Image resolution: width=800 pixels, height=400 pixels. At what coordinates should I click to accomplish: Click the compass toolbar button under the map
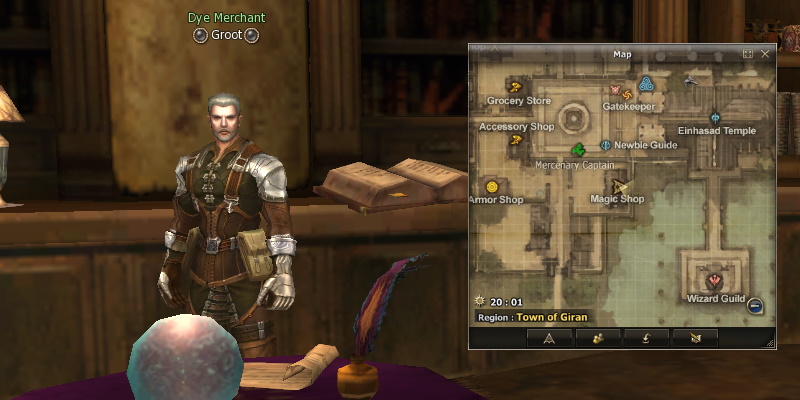(x=549, y=338)
